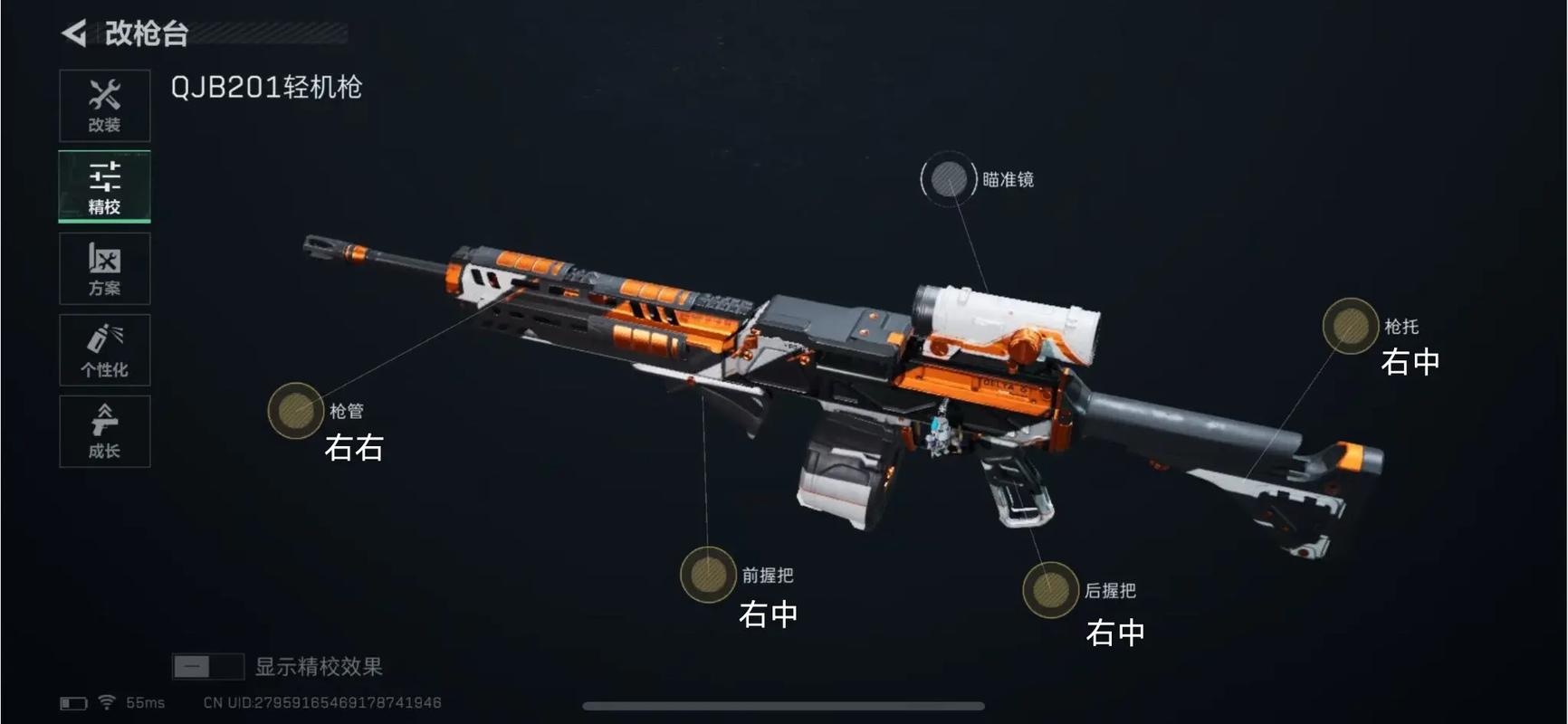Select the 瞄准镜 scope attachment hotspot

pos(947,178)
